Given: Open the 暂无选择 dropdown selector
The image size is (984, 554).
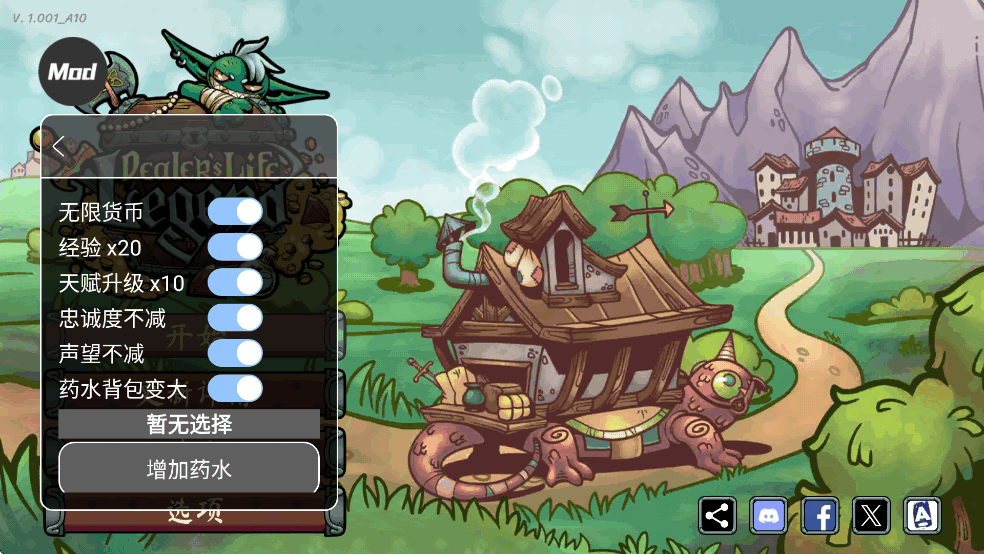Looking at the screenshot, I should pos(189,424).
